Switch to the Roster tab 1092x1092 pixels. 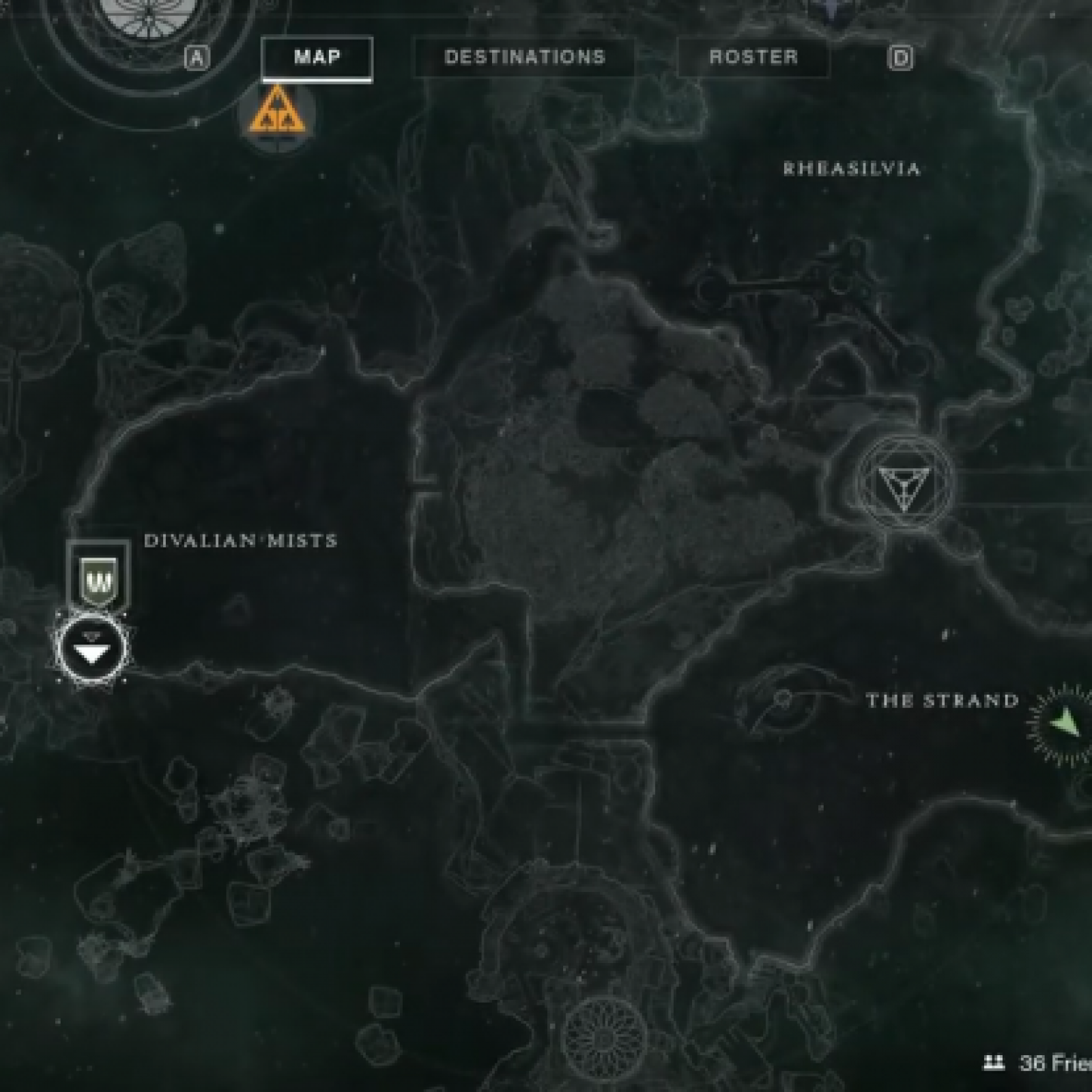(x=753, y=57)
